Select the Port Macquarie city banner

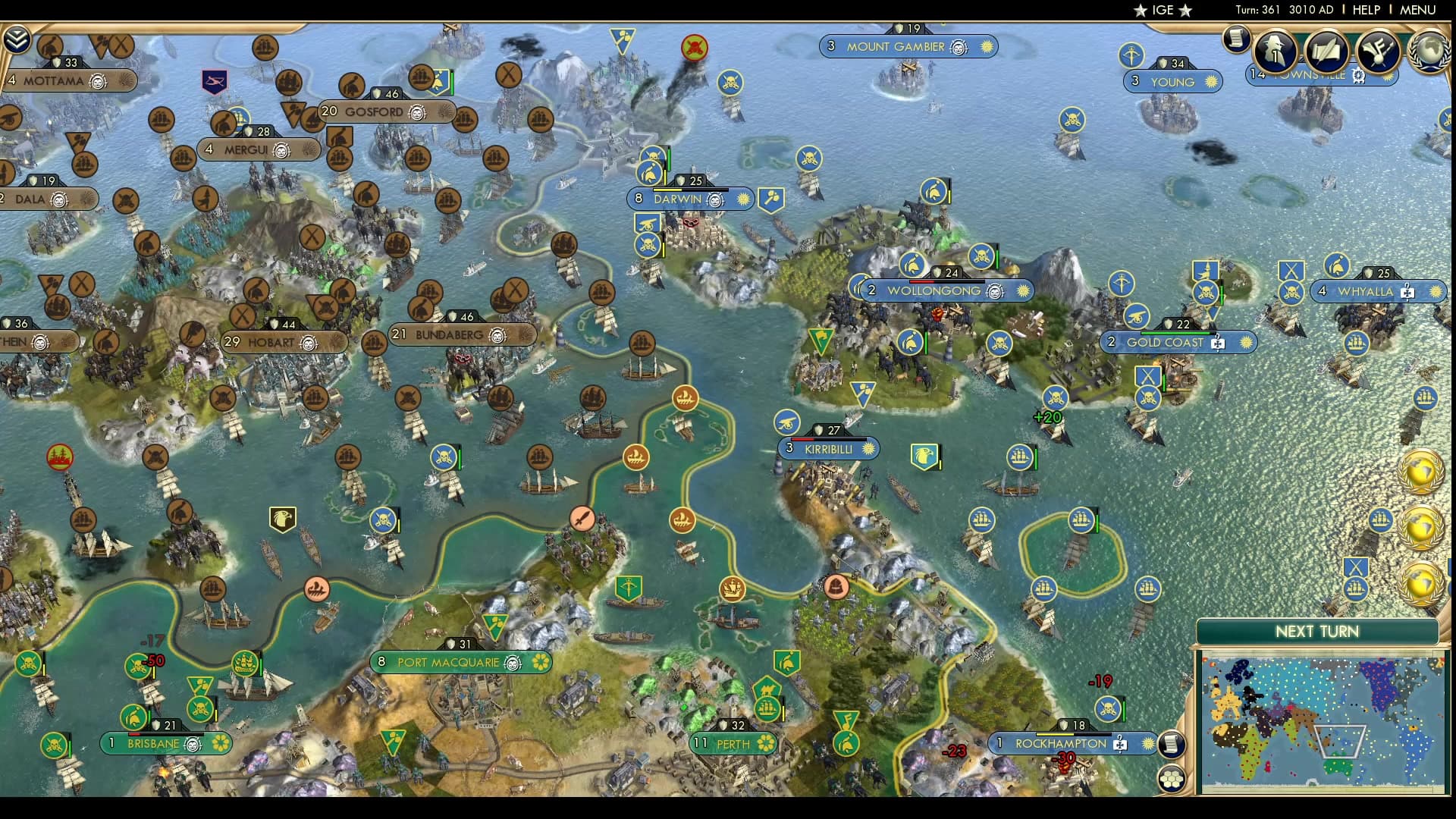click(448, 662)
